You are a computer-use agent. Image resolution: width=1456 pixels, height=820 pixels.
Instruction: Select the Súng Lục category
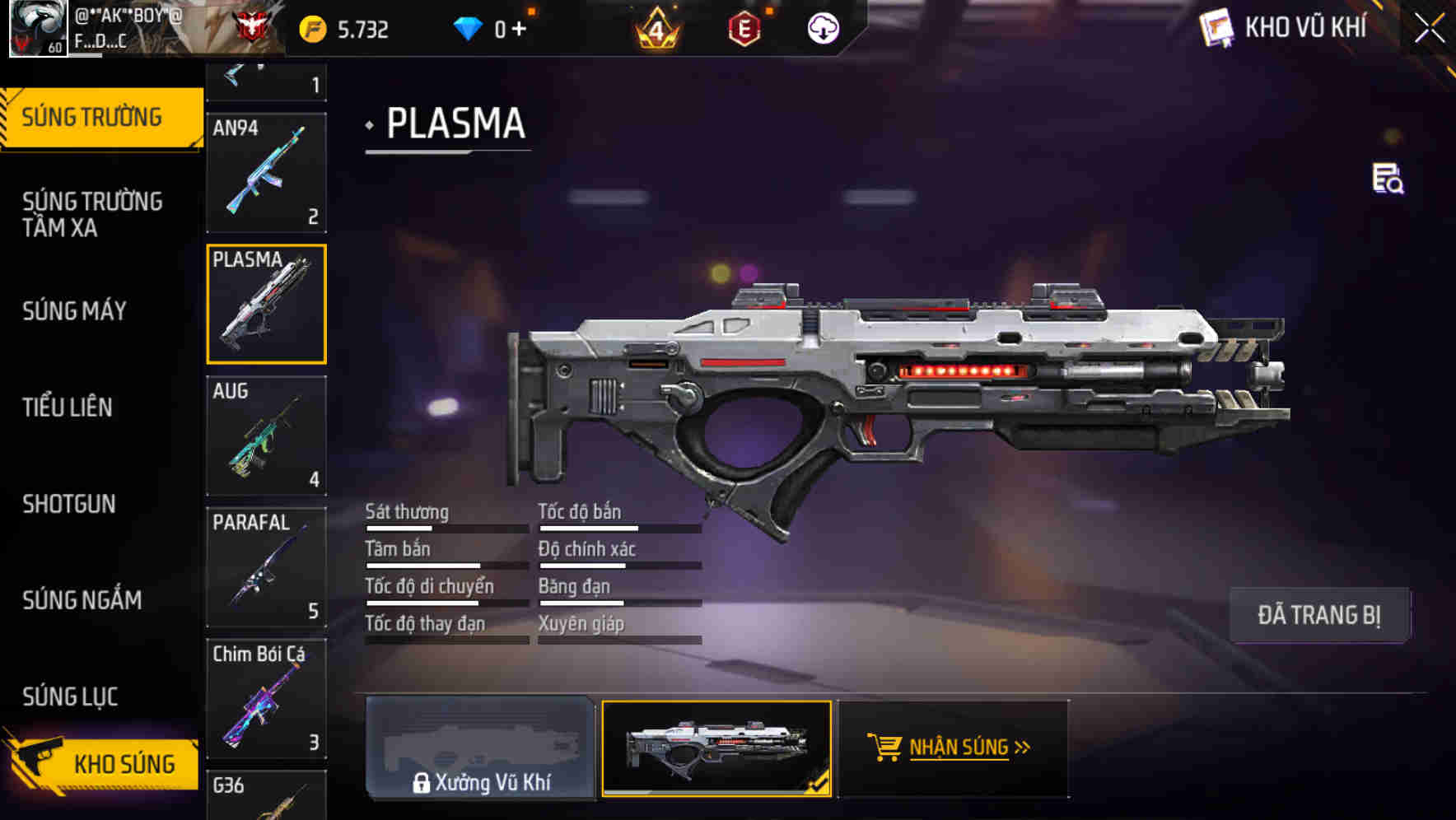coord(71,697)
